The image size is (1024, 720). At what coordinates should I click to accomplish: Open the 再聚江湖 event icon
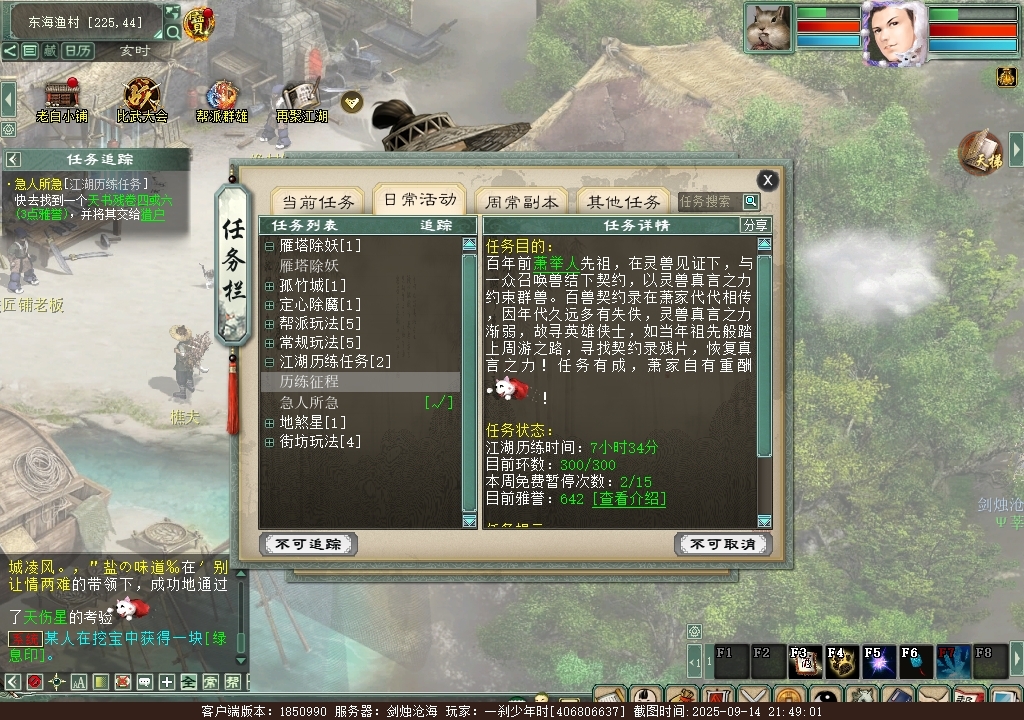(x=302, y=100)
